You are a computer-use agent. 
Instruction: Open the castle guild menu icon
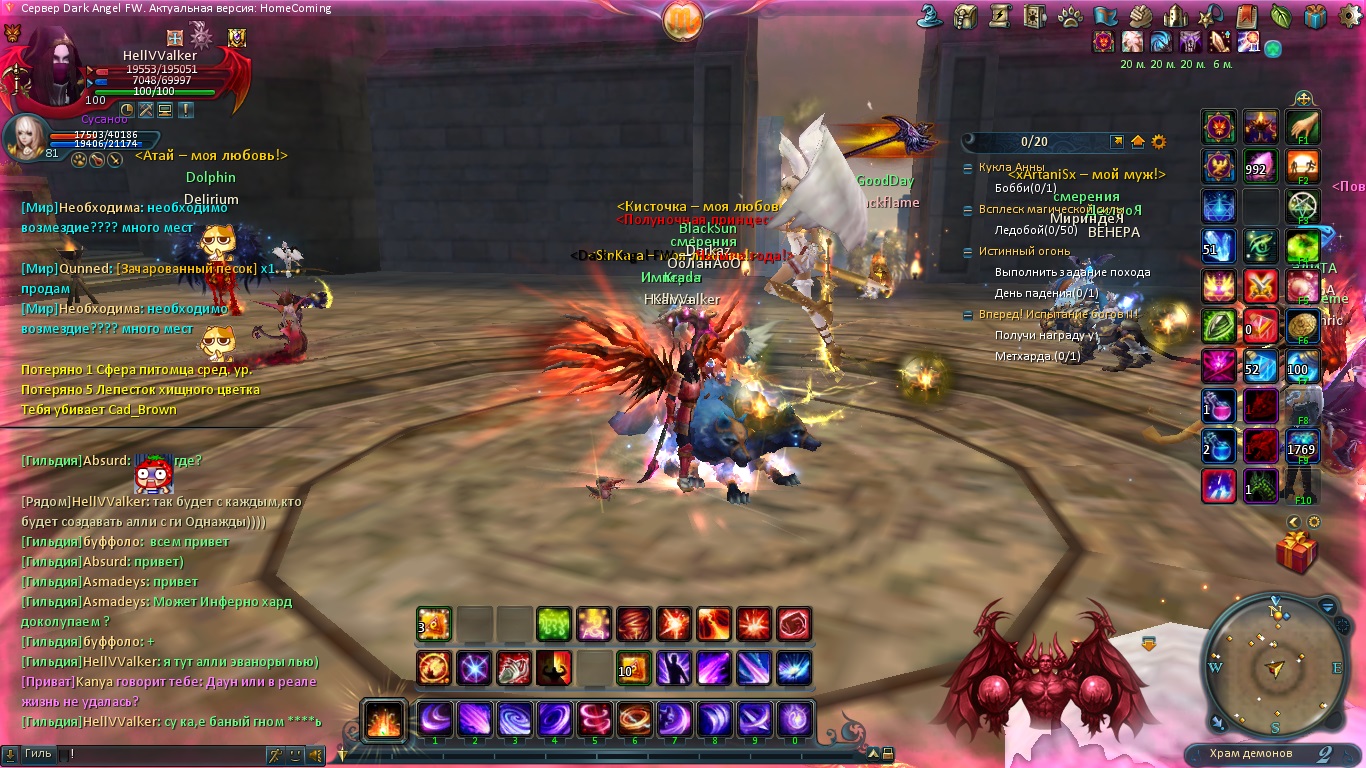(x=1177, y=16)
